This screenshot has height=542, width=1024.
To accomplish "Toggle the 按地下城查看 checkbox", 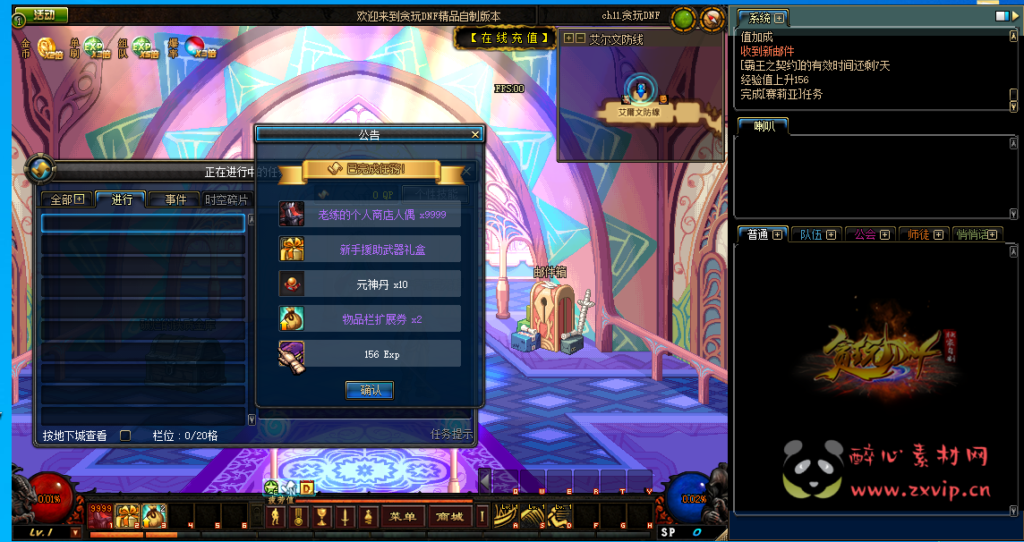I will pyautogui.click(x=125, y=435).
